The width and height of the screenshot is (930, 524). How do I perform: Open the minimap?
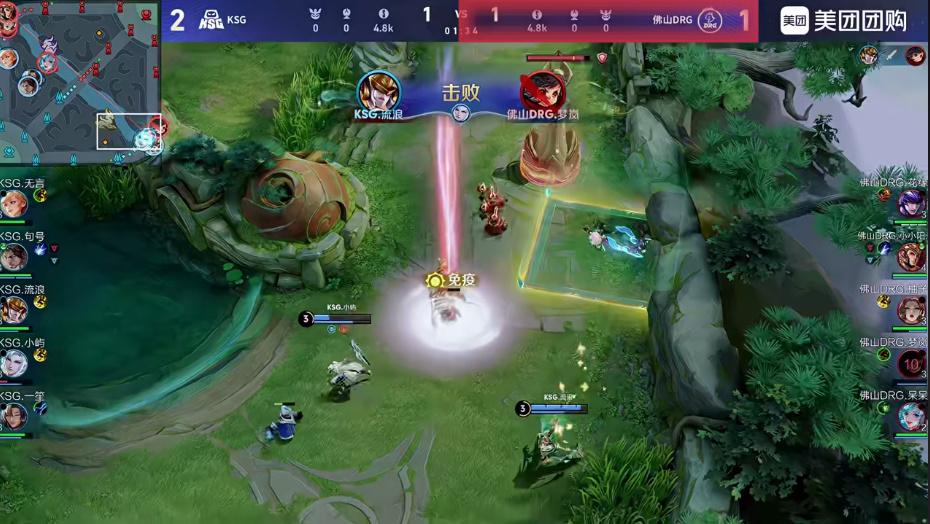click(80, 83)
